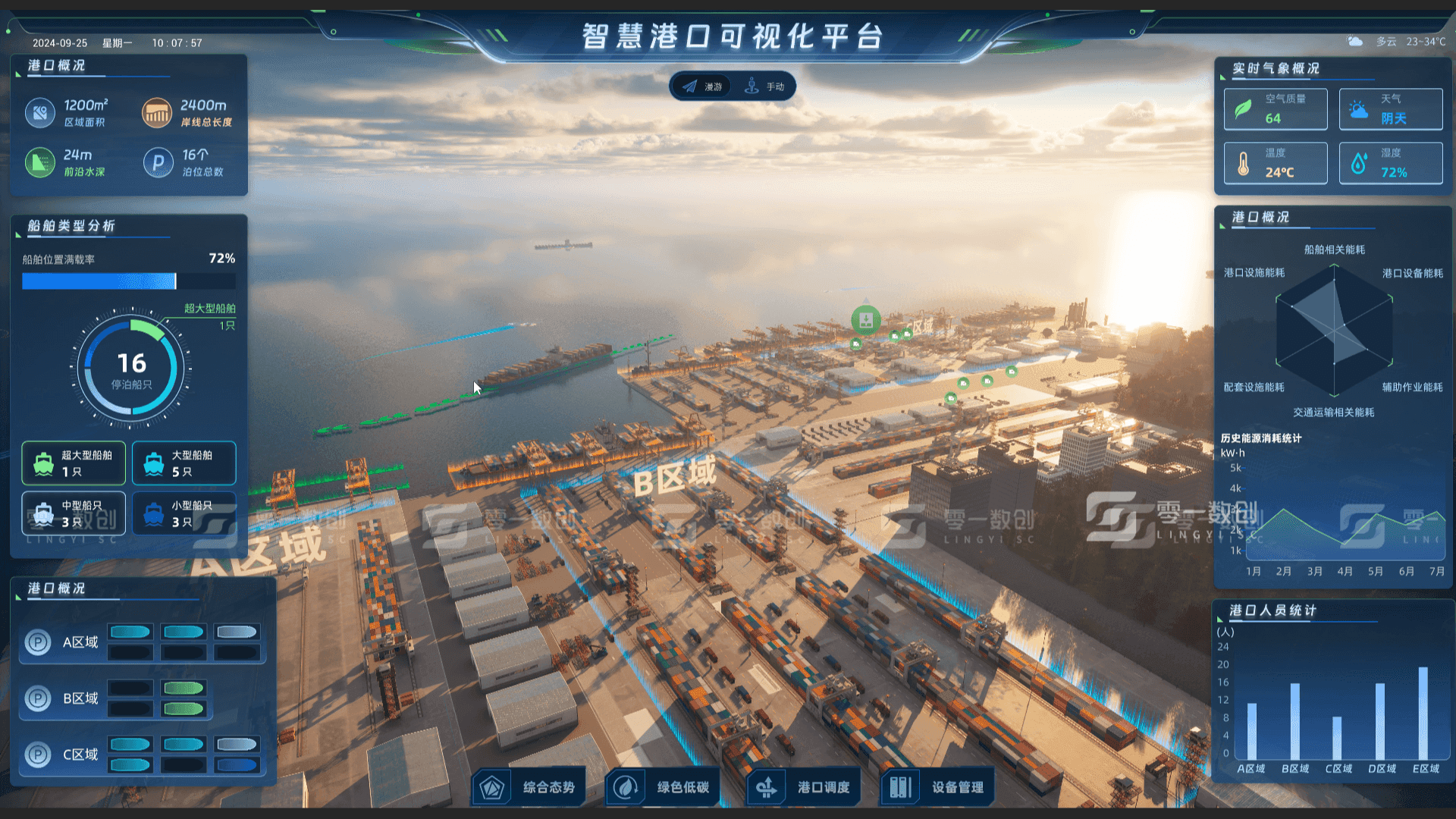
Task: Click the 空气质量 air quality card
Action: tap(1276, 109)
